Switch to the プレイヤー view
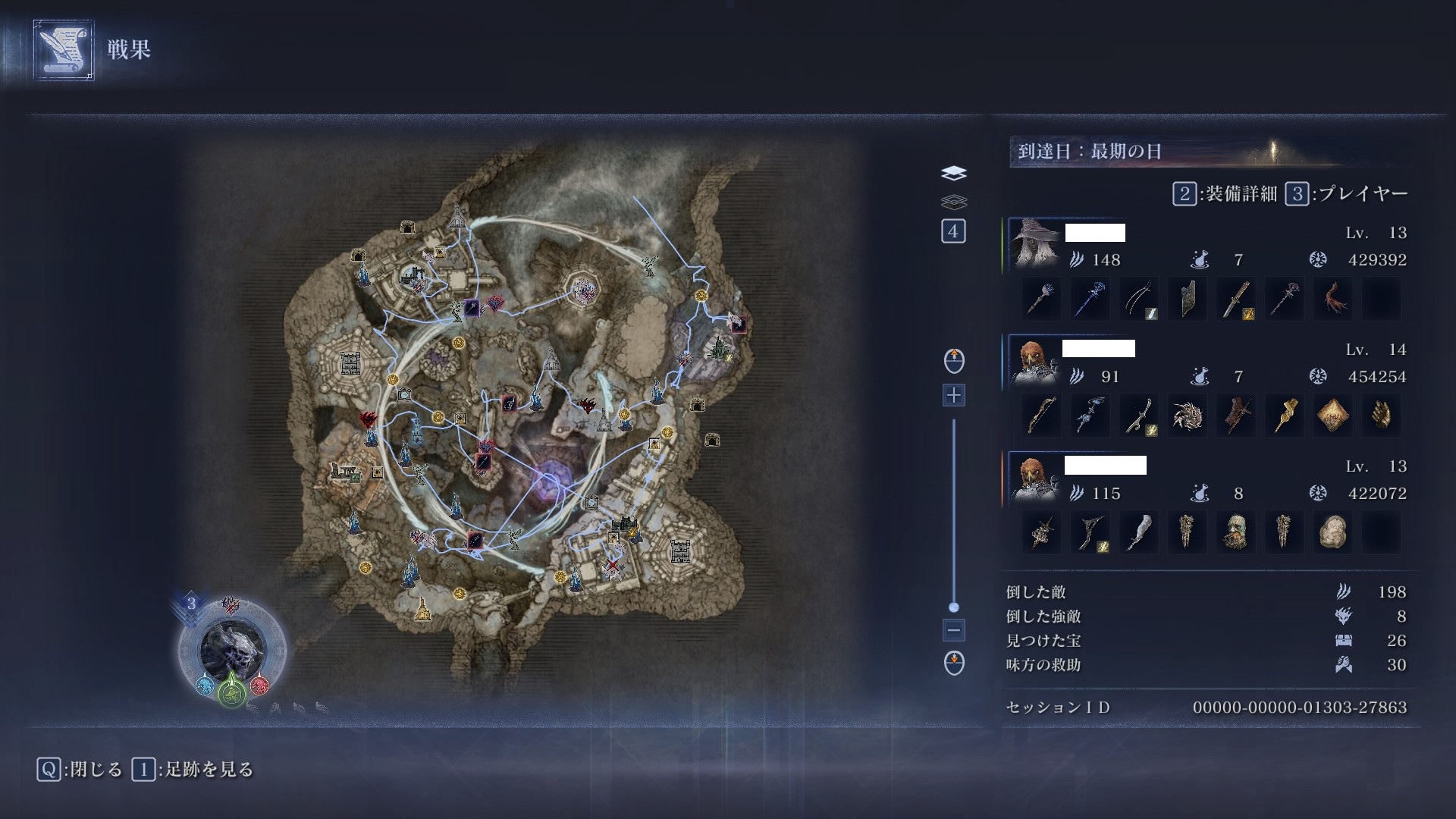The height and width of the screenshot is (819, 1456). coord(1347,194)
